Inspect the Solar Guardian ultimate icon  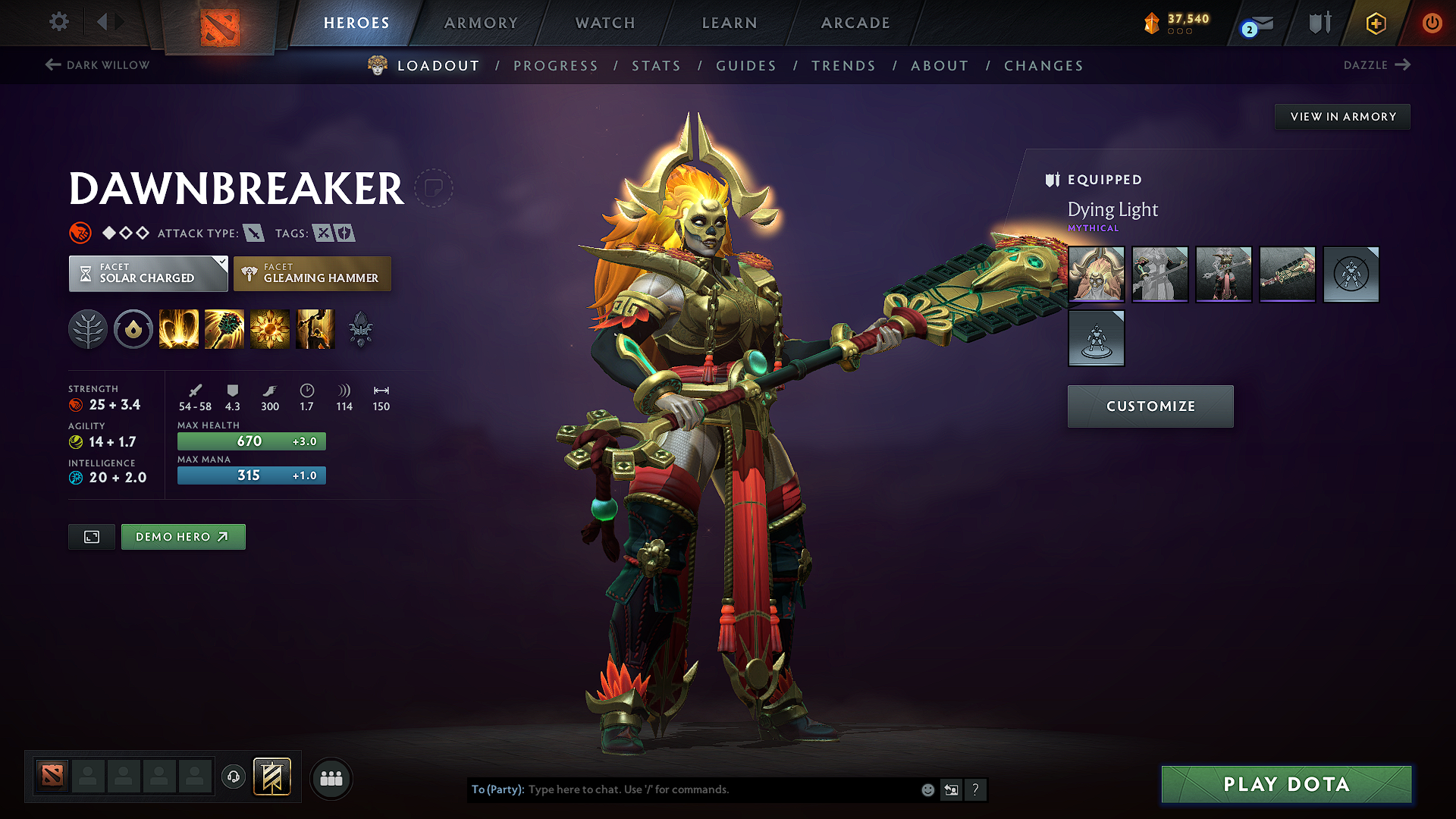(315, 328)
